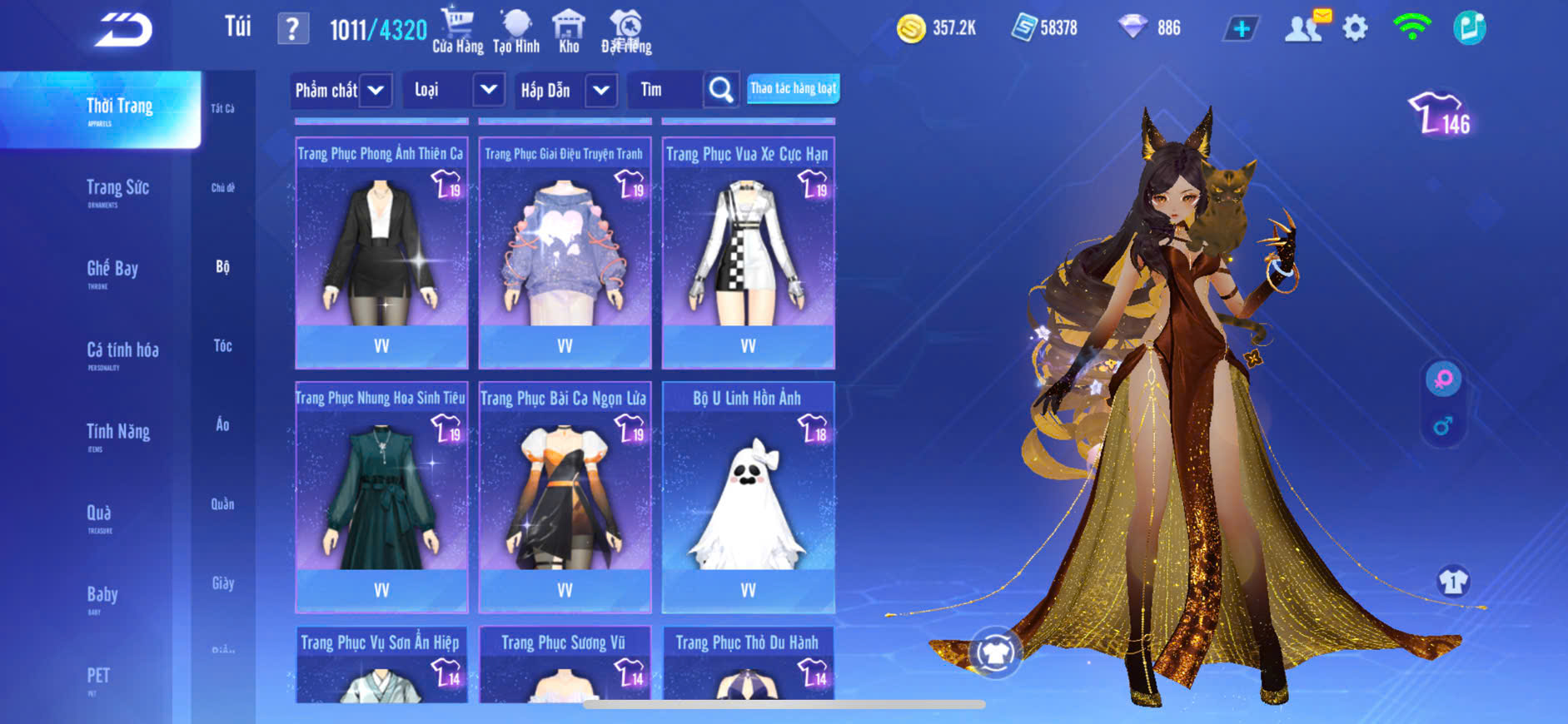Screen dimensions: 1568x724
Task: Go back using the arrow logo button
Action: [x=123, y=31]
